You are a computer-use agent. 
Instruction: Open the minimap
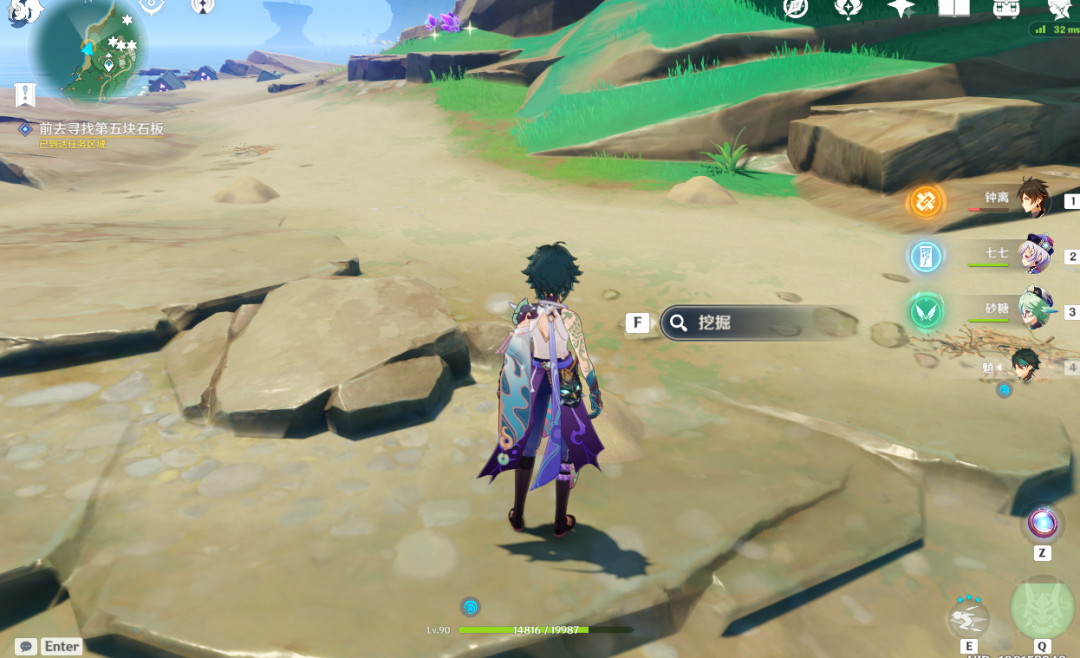pos(90,48)
